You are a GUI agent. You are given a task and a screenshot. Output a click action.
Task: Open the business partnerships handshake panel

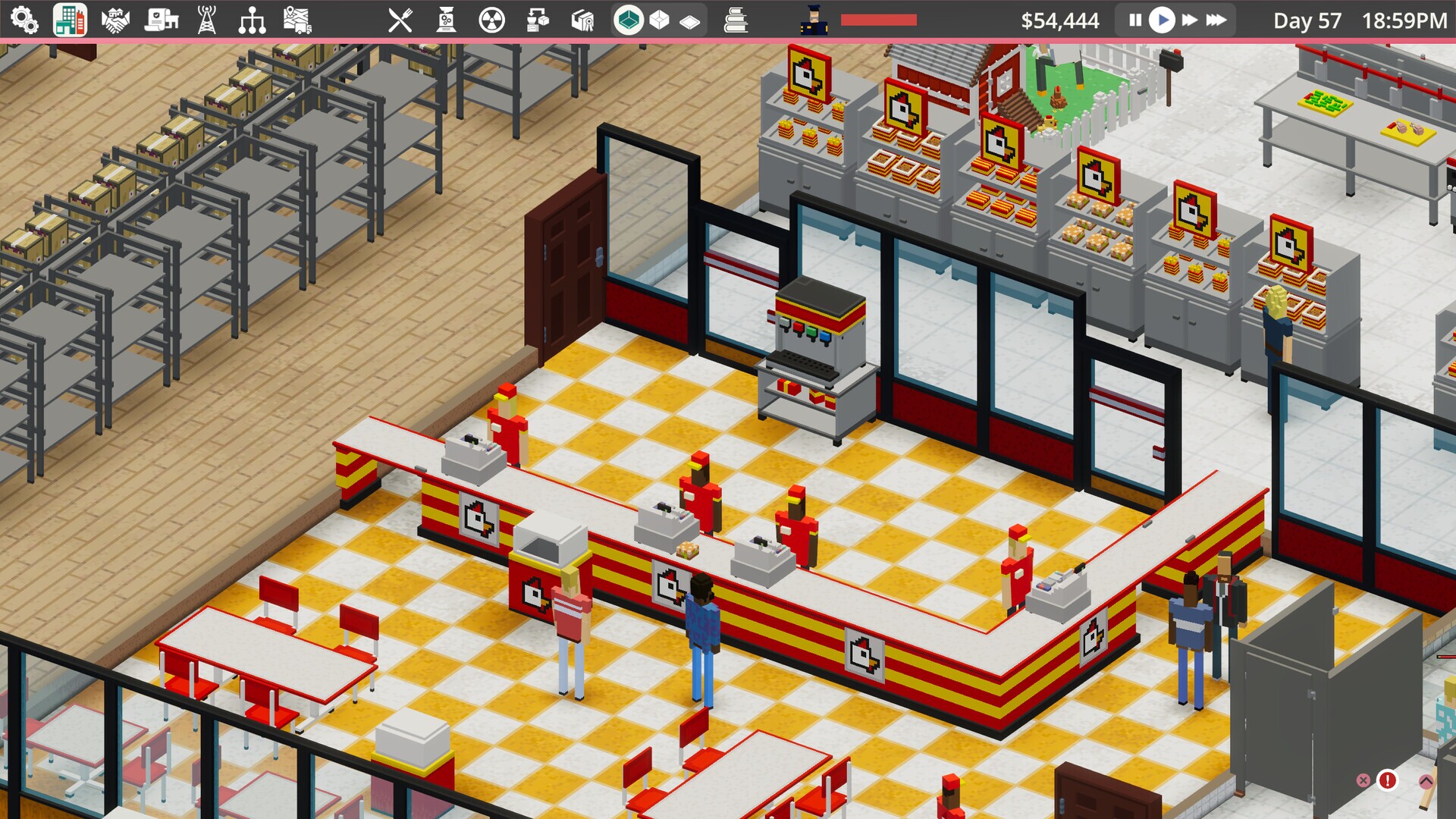(x=114, y=19)
